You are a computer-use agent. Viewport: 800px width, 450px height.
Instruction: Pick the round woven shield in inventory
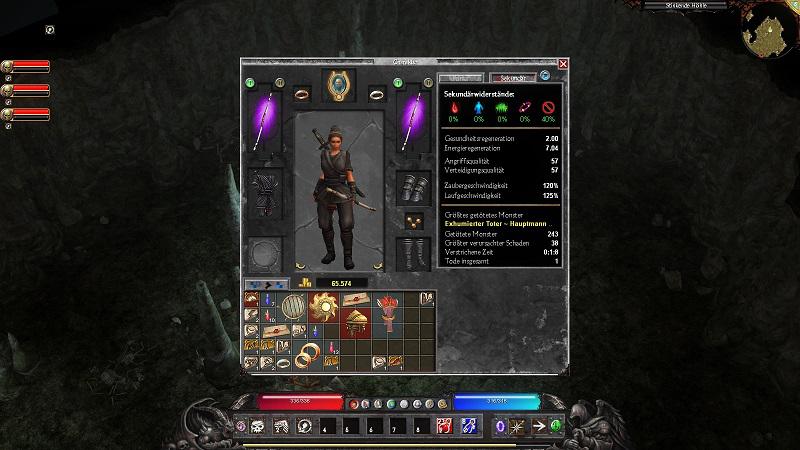tap(292, 307)
